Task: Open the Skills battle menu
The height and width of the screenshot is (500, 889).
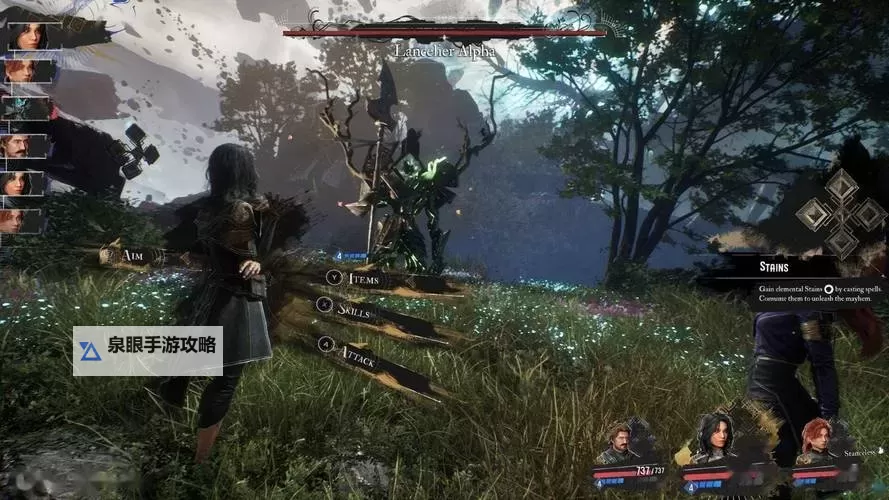Action: click(x=355, y=311)
